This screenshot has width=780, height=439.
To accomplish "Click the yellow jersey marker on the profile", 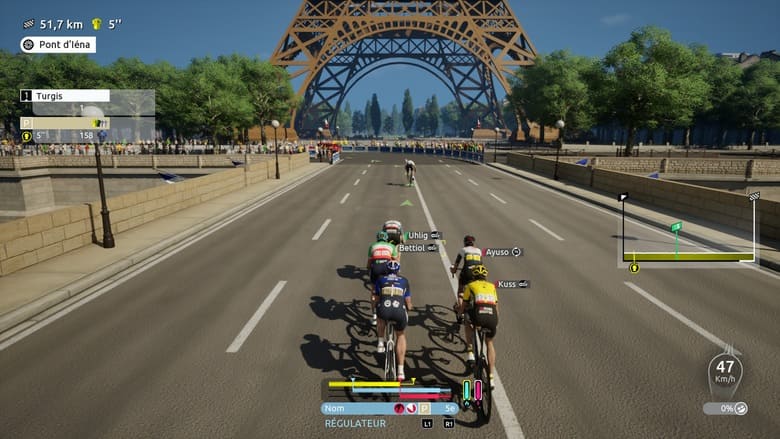I will 633,267.
